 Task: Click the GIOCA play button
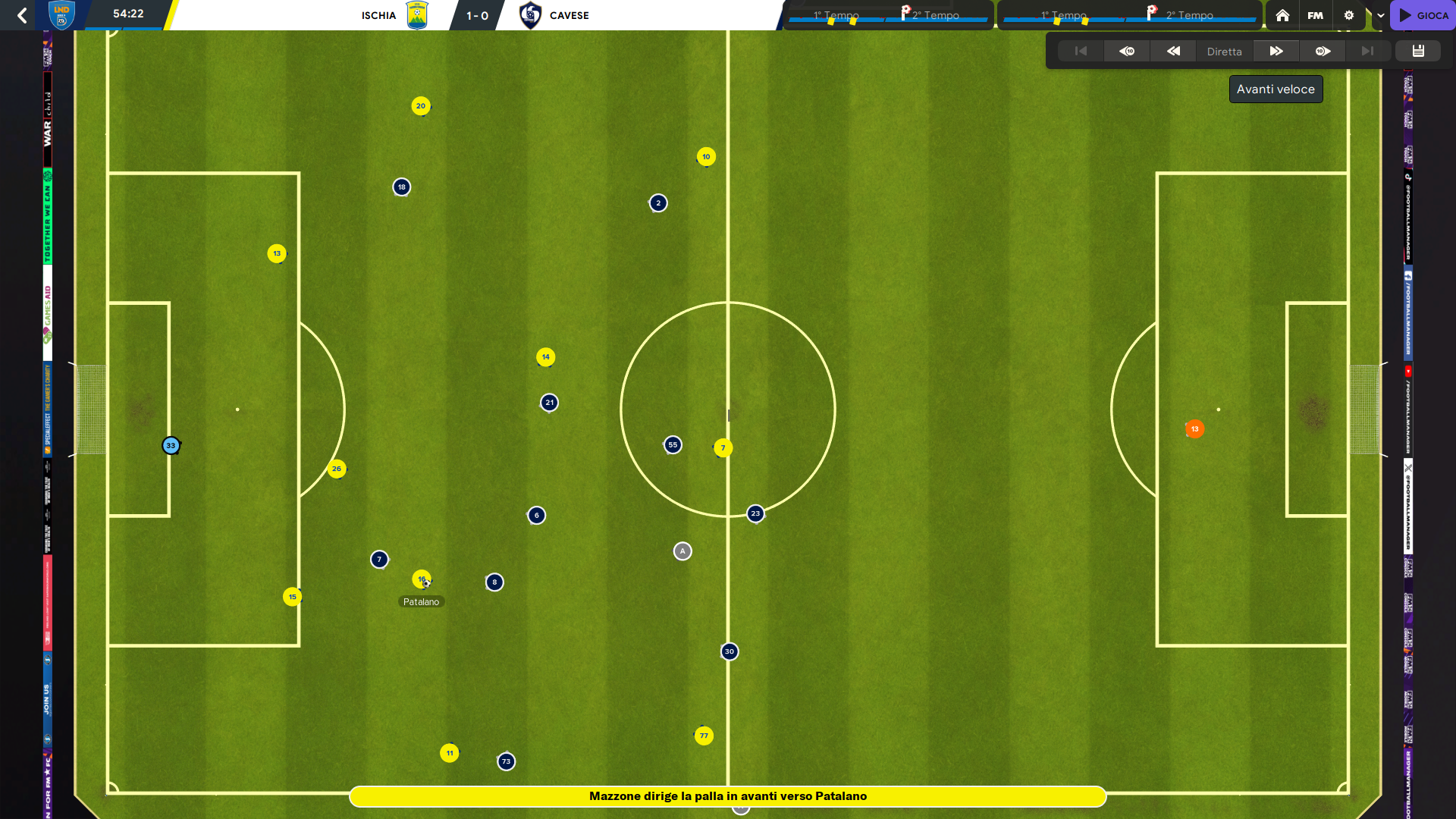(1423, 15)
